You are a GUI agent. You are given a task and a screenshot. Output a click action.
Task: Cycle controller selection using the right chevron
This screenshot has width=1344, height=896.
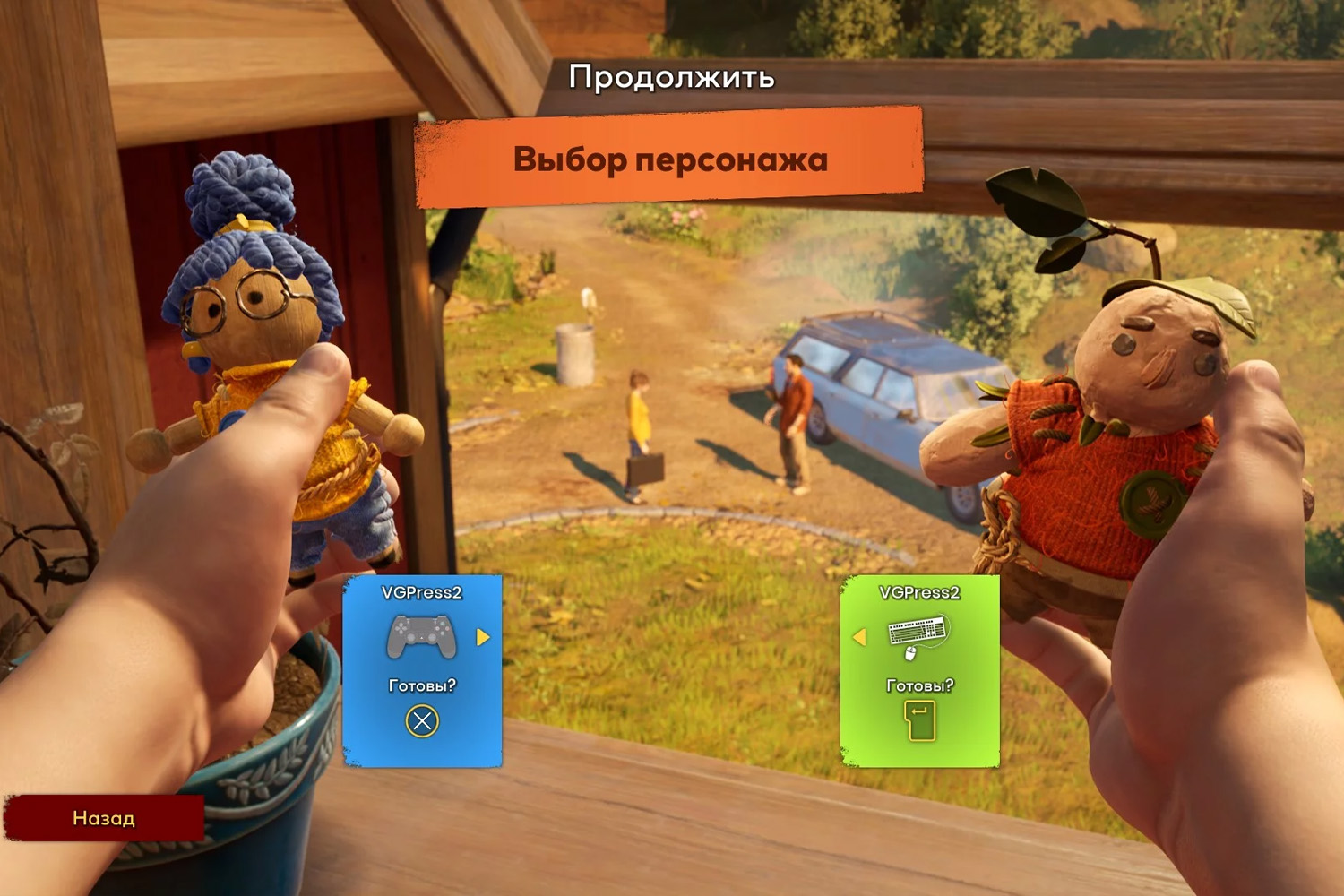(x=484, y=634)
